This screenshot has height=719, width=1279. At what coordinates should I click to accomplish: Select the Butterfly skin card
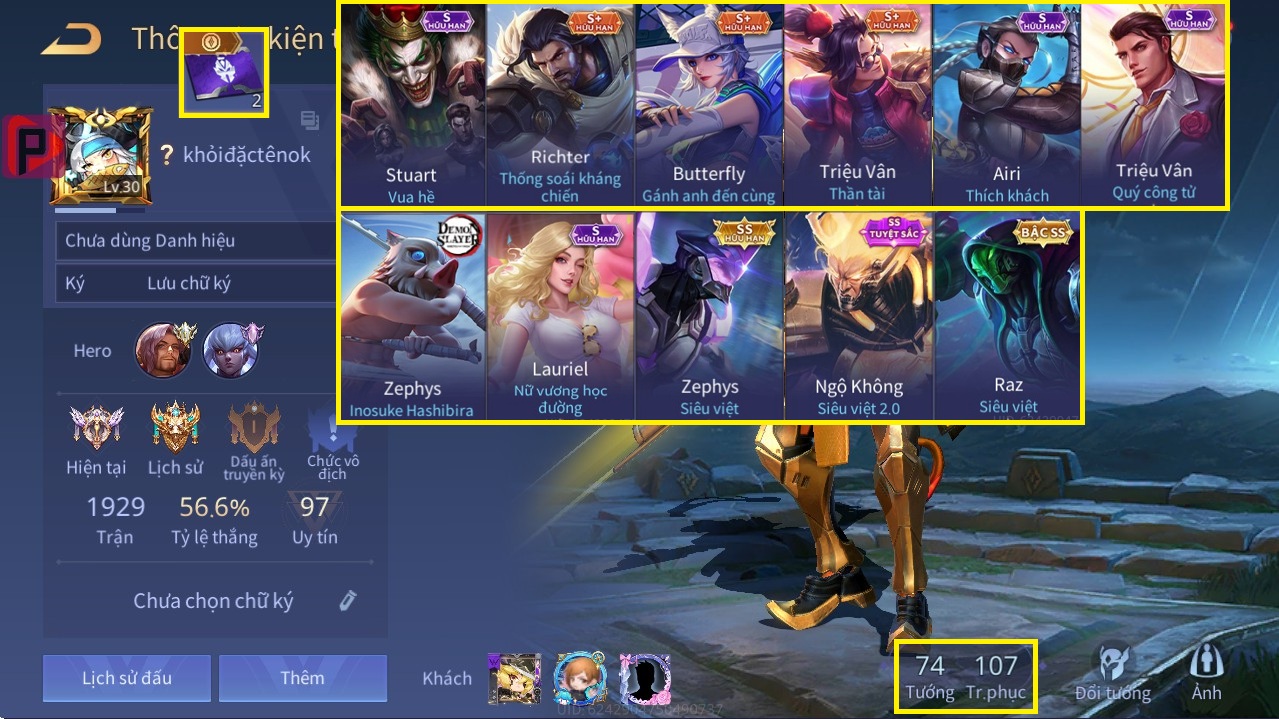click(708, 105)
